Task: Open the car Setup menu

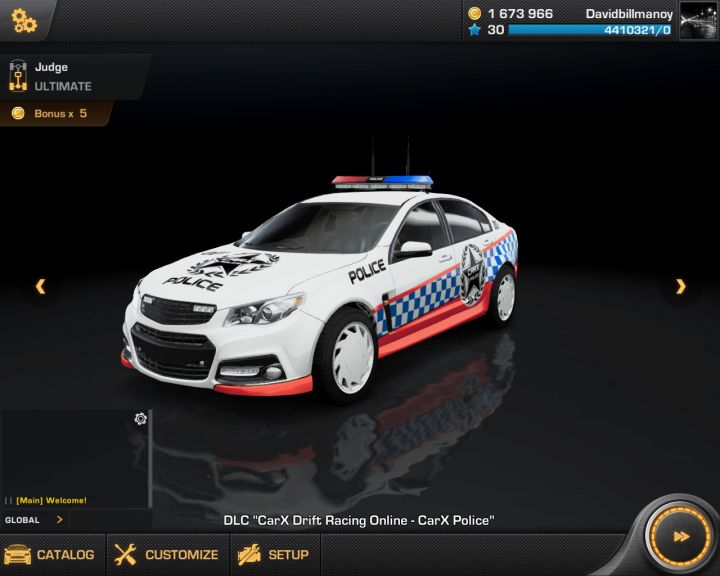Action: click(x=273, y=554)
